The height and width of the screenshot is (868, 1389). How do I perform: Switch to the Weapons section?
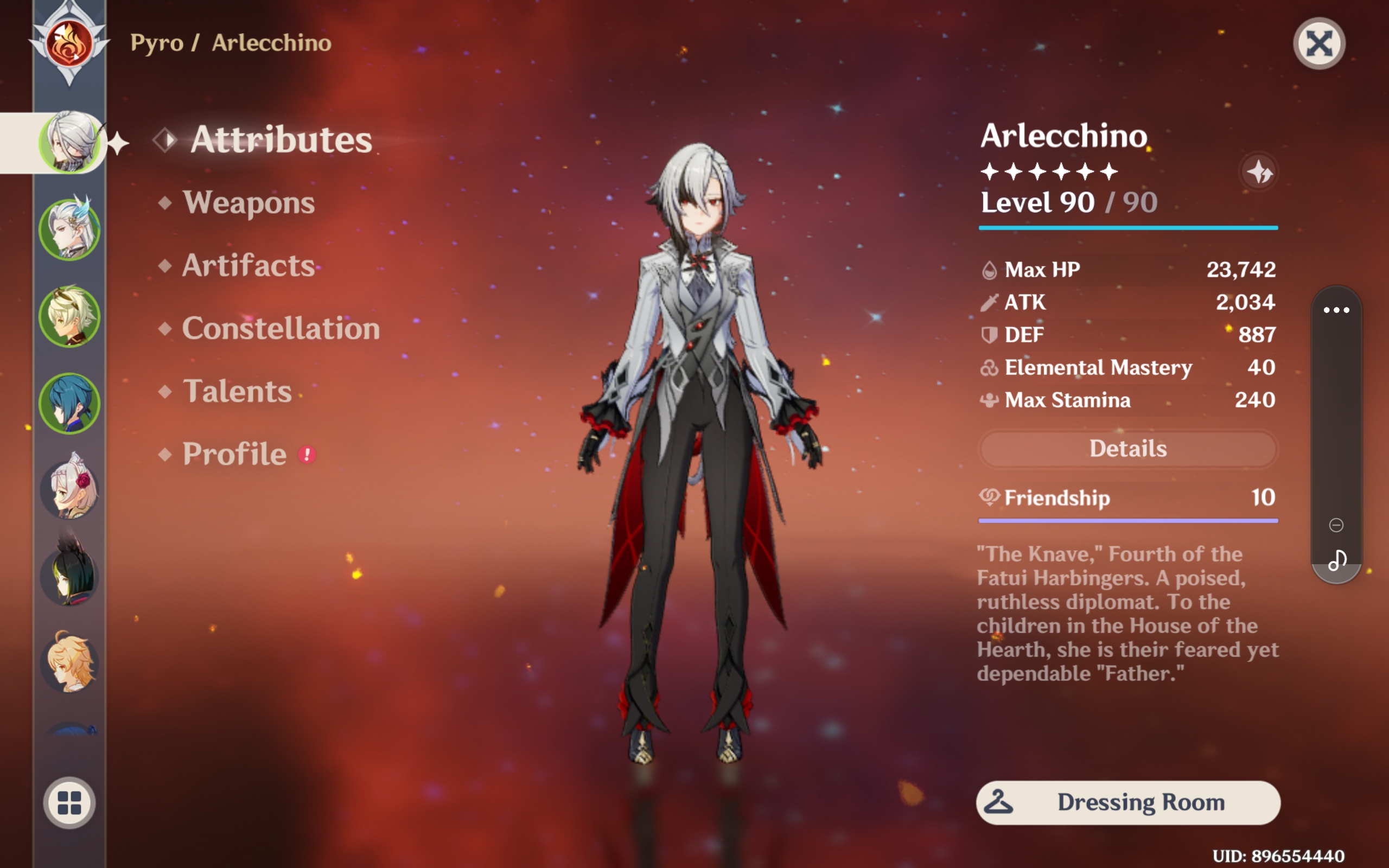(249, 203)
